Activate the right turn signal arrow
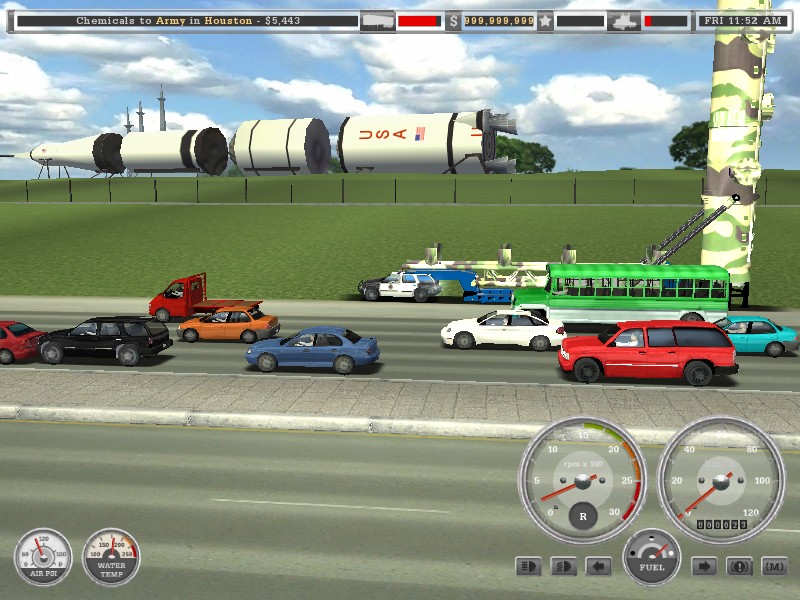The image size is (800, 600). click(704, 567)
